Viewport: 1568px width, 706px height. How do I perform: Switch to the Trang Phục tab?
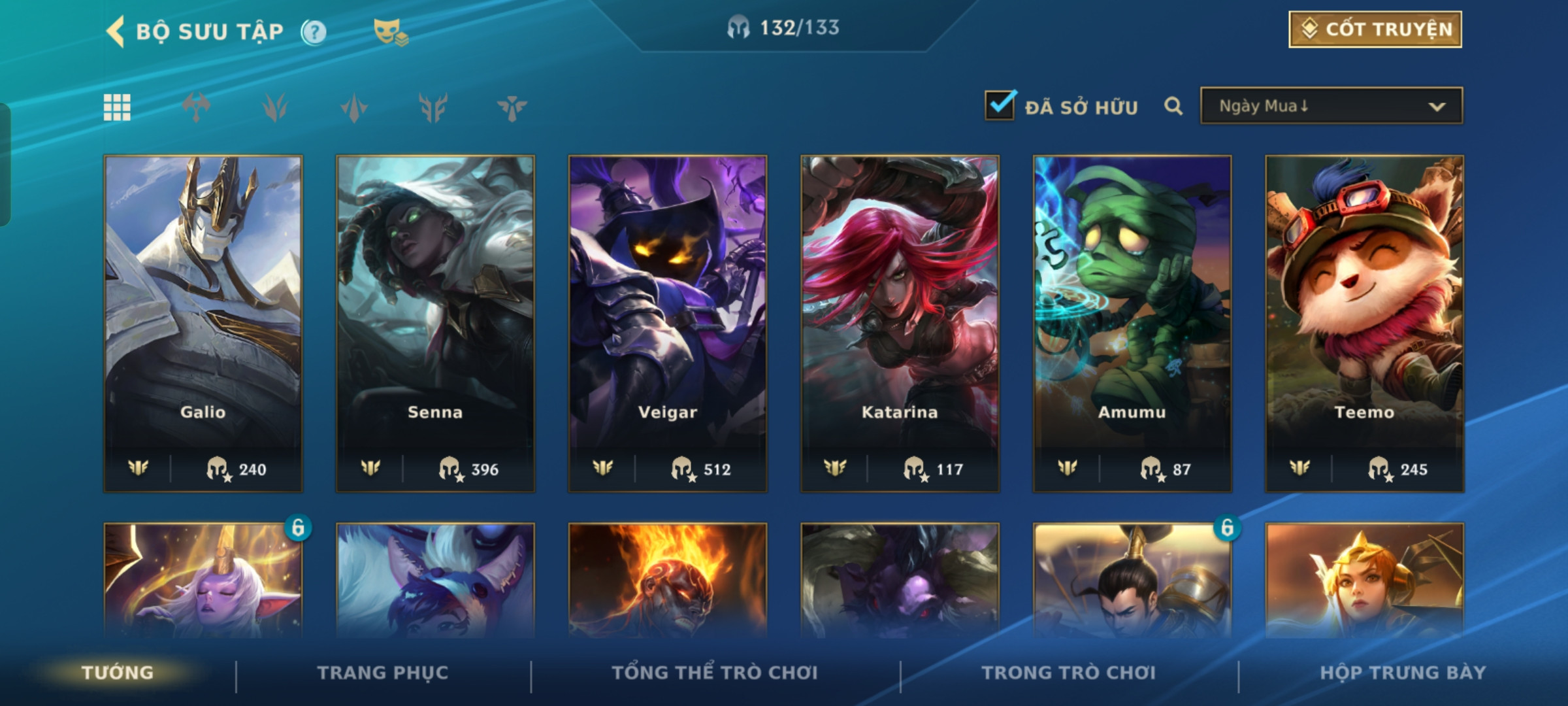383,673
